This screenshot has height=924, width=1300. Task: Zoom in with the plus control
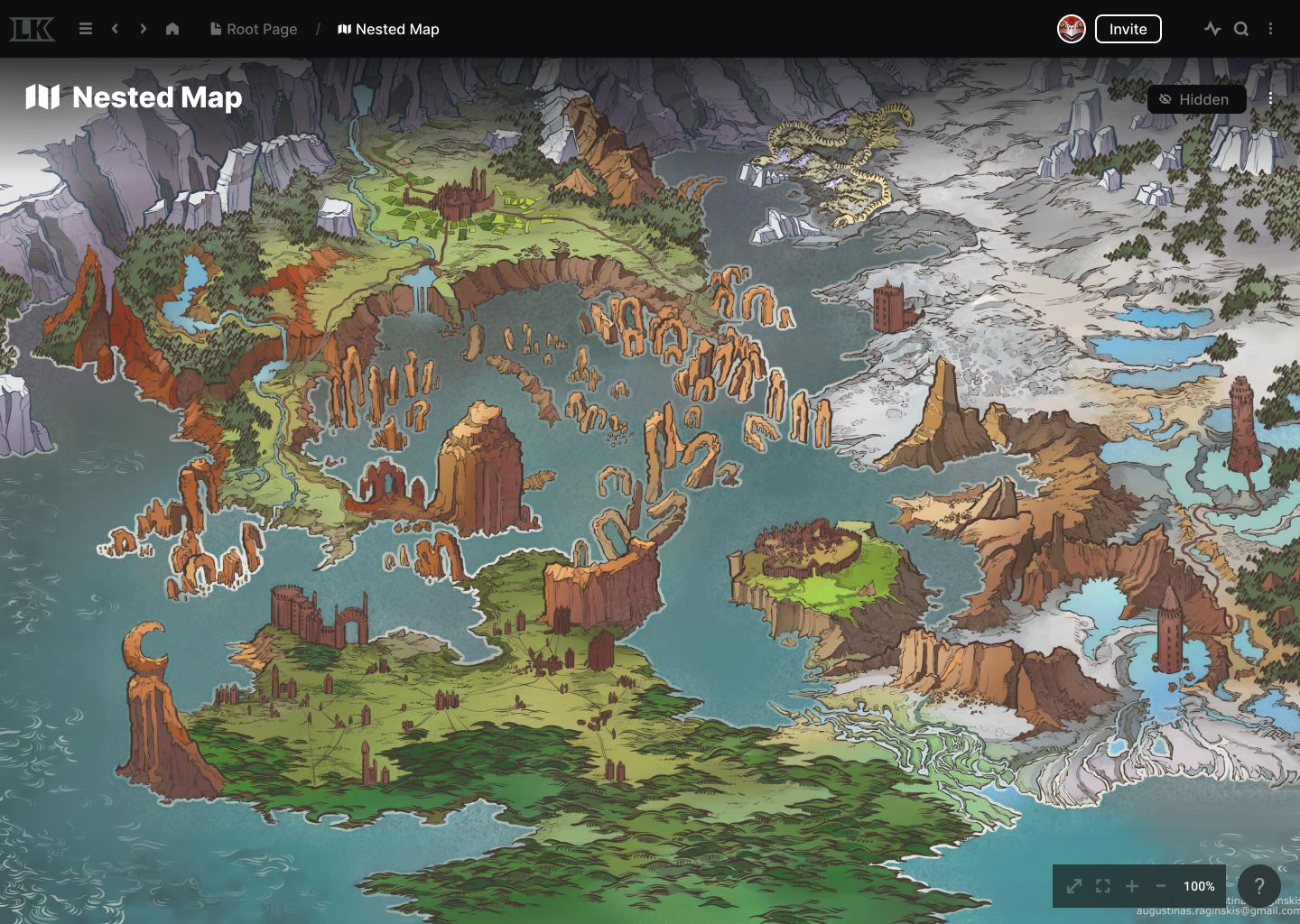click(x=1133, y=886)
